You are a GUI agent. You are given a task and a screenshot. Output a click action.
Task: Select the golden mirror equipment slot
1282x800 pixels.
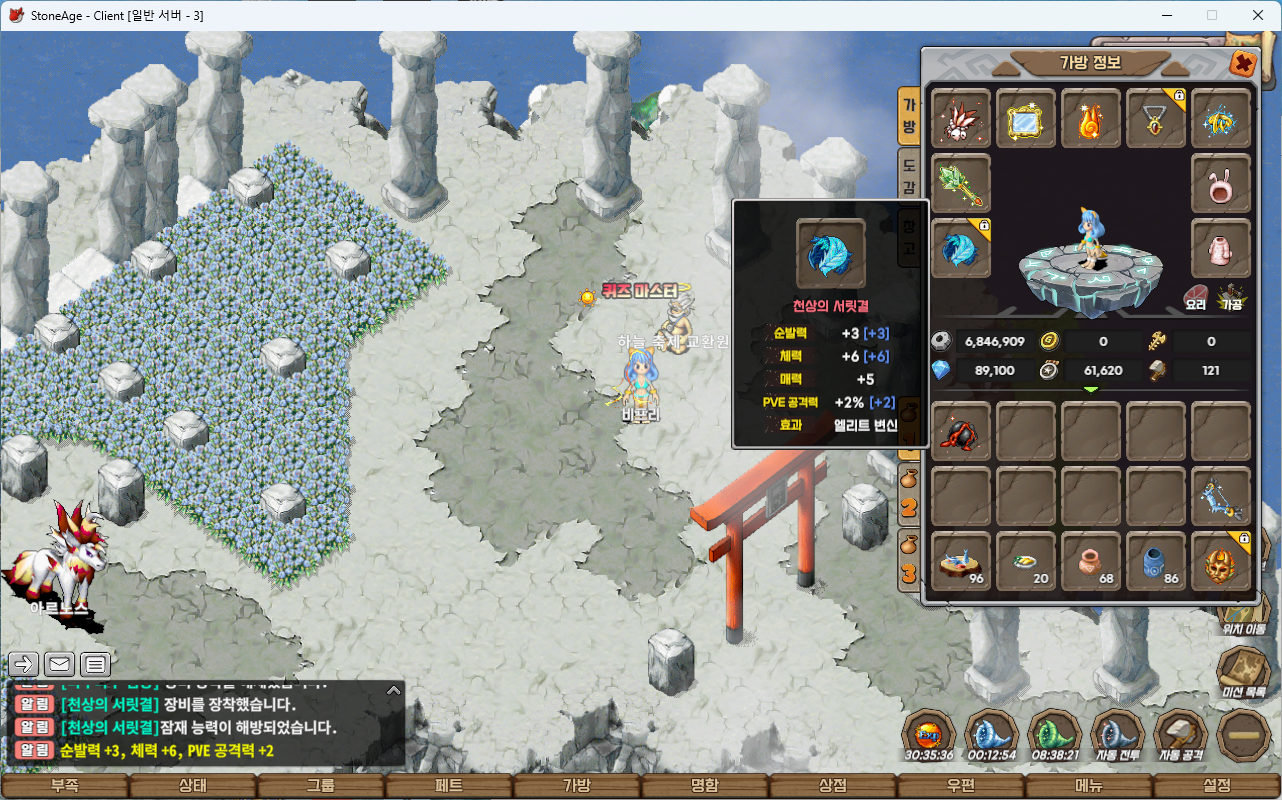pyautogui.click(x=1026, y=119)
